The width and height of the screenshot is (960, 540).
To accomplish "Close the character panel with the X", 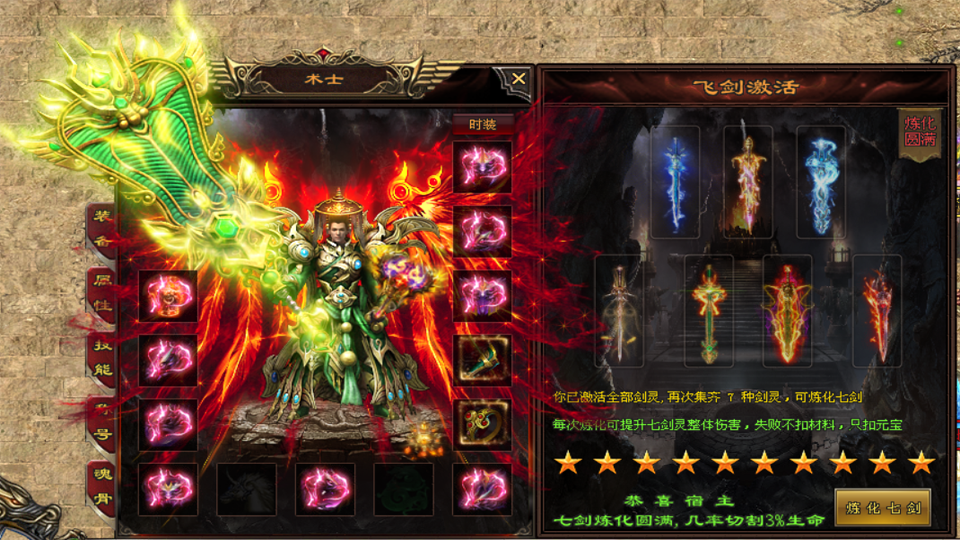I will [x=518, y=78].
